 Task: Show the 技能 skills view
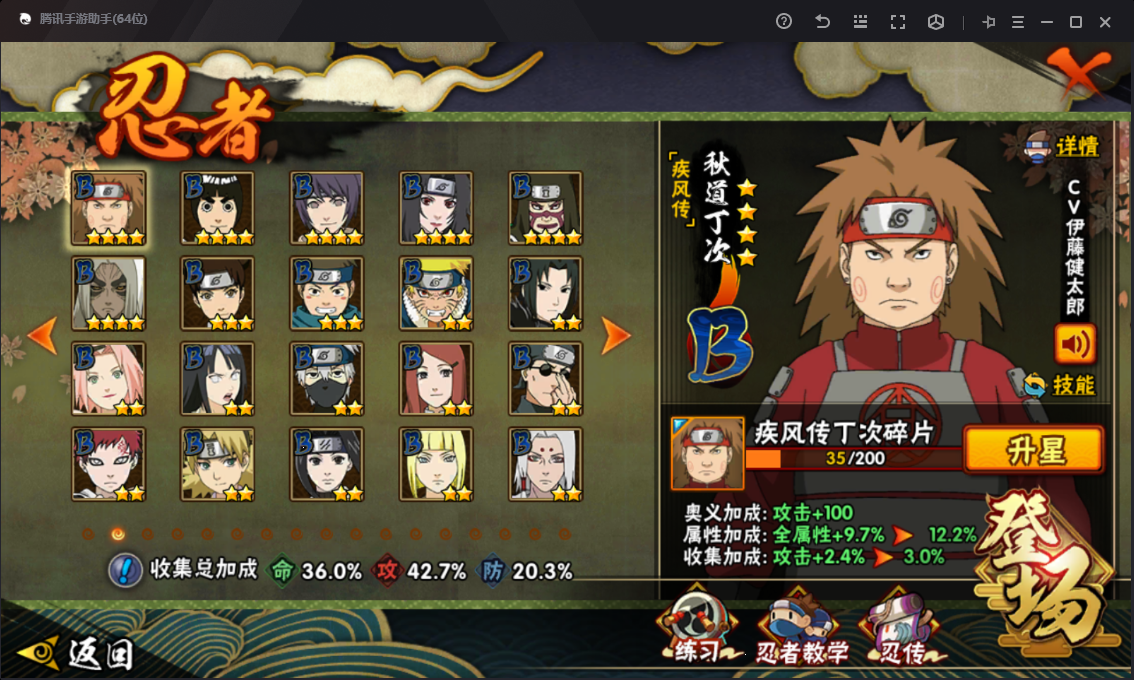click(x=1061, y=385)
